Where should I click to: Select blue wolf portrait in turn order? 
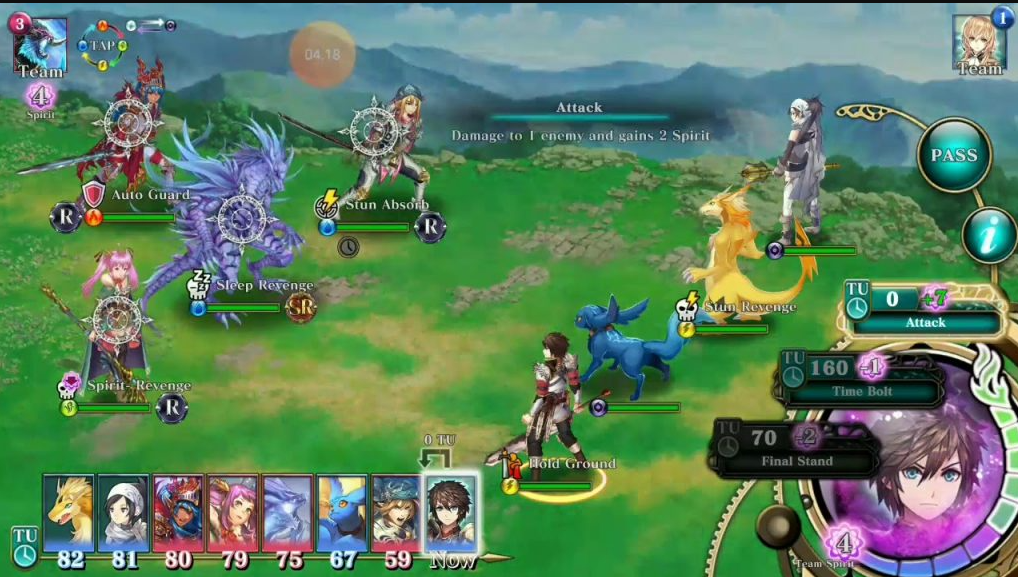(342, 512)
